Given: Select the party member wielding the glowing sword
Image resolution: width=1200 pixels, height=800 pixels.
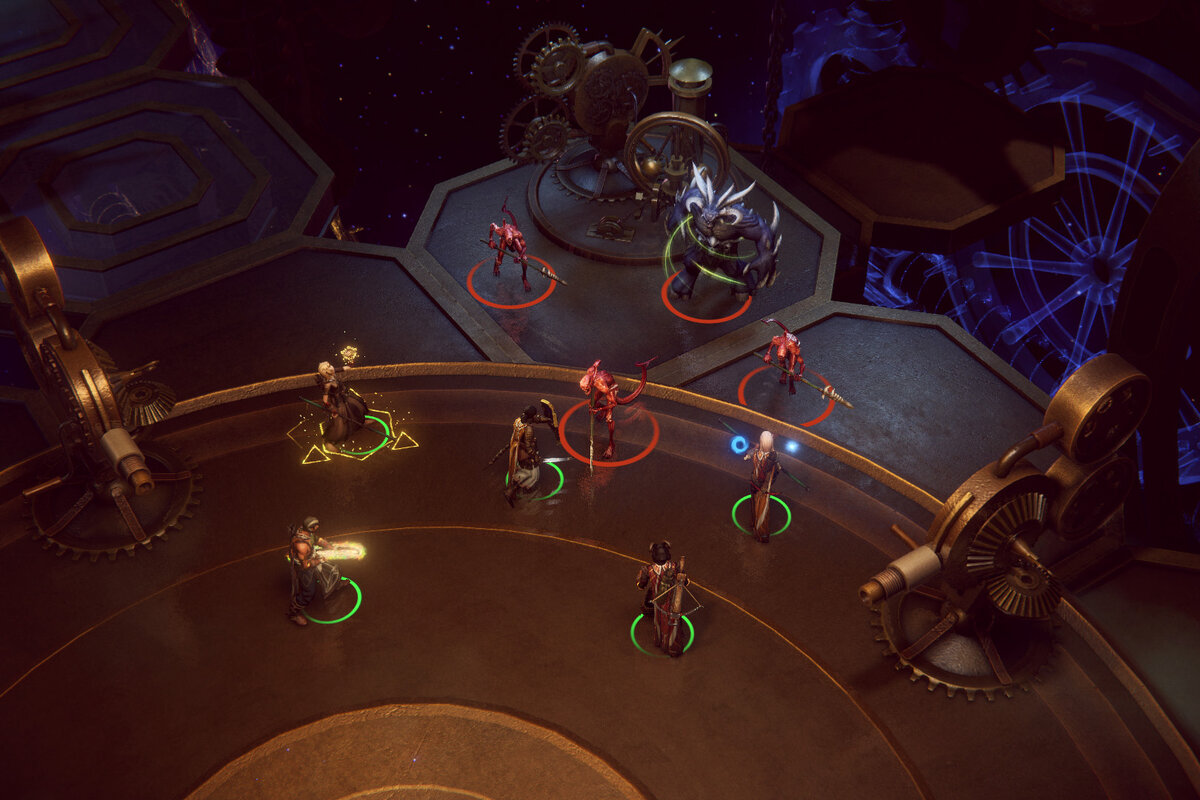Looking at the screenshot, I should click(x=309, y=570).
